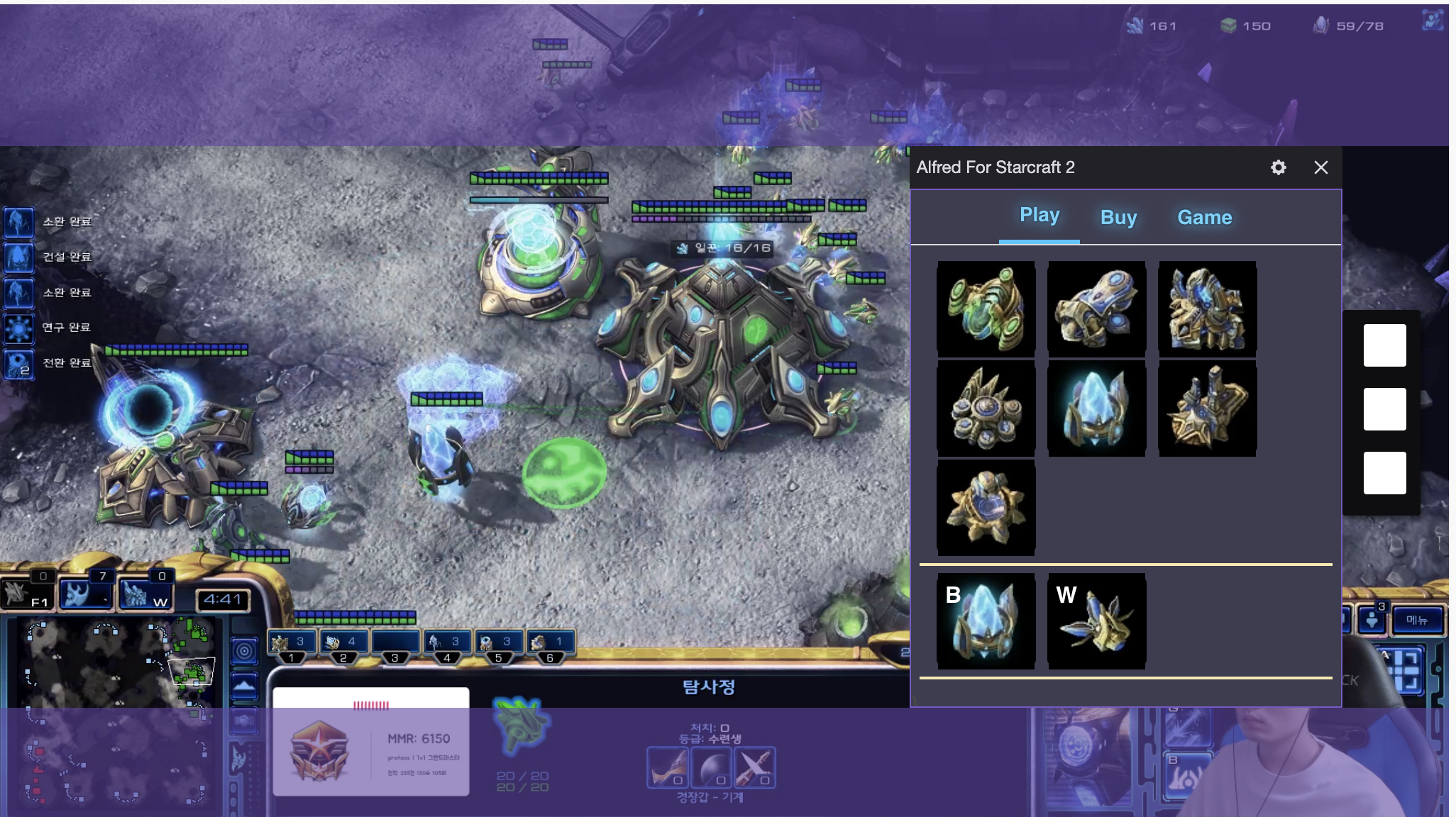This screenshot has width=1456, height=817.
Task: Select all warp gates button marked W
Action: pyautogui.click(x=145, y=594)
